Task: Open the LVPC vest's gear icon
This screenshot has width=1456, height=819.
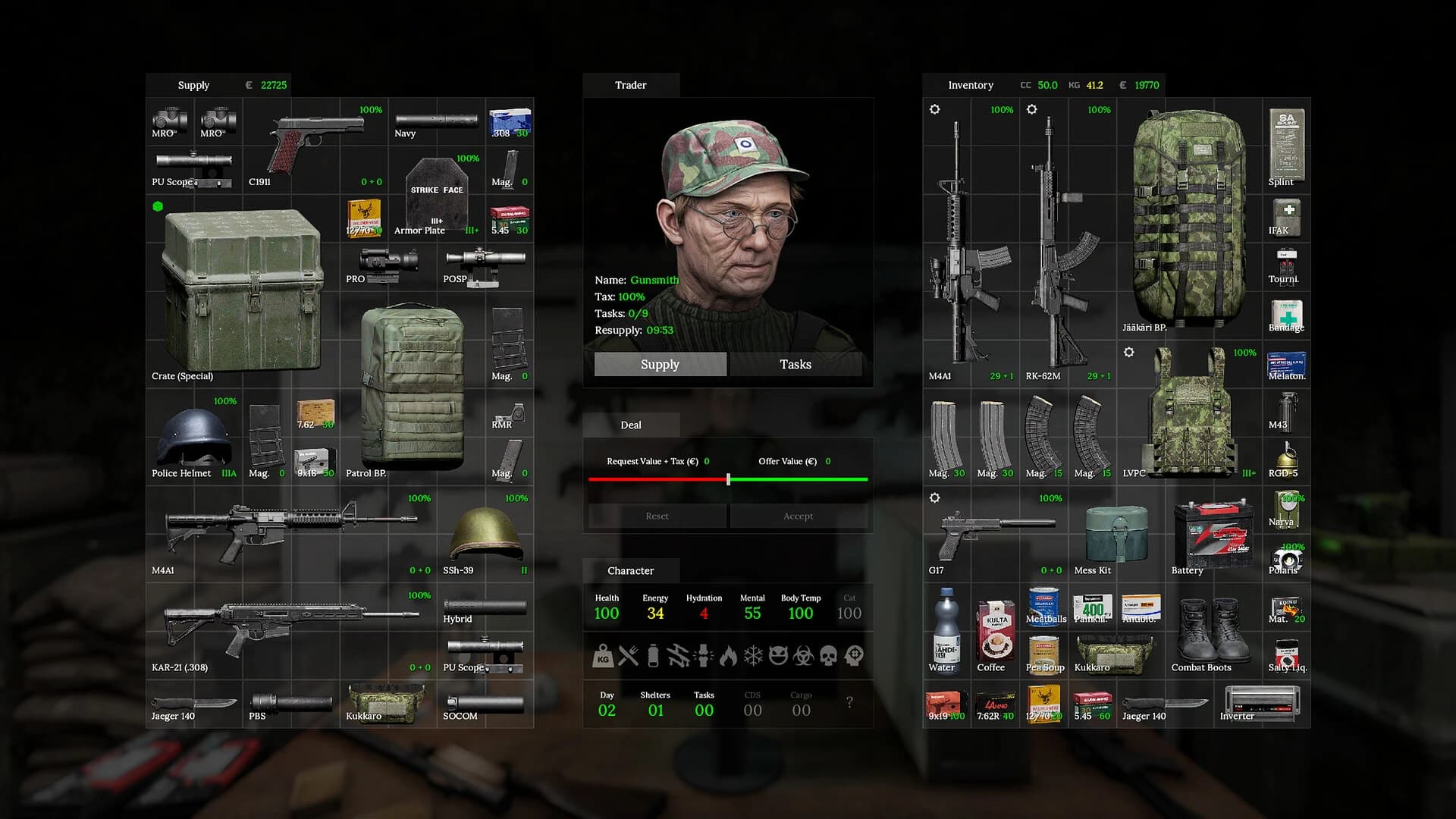Action: click(1129, 352)
